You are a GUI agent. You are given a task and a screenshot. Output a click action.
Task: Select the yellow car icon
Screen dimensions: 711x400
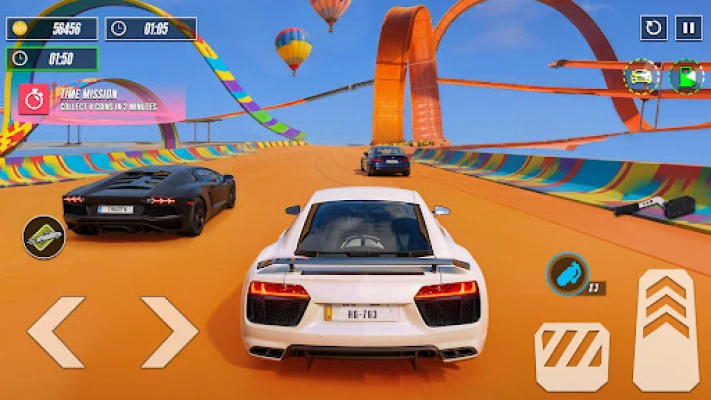(641, 76)
